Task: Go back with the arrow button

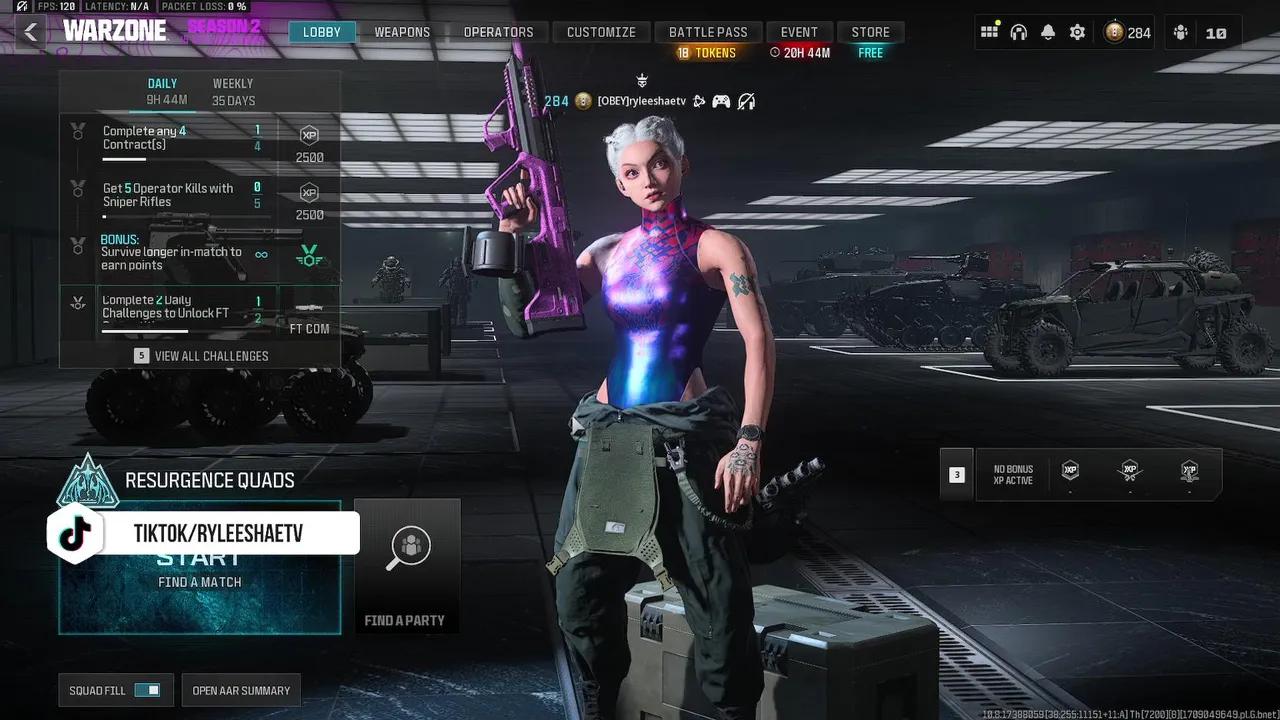Action: coord(31,32)
